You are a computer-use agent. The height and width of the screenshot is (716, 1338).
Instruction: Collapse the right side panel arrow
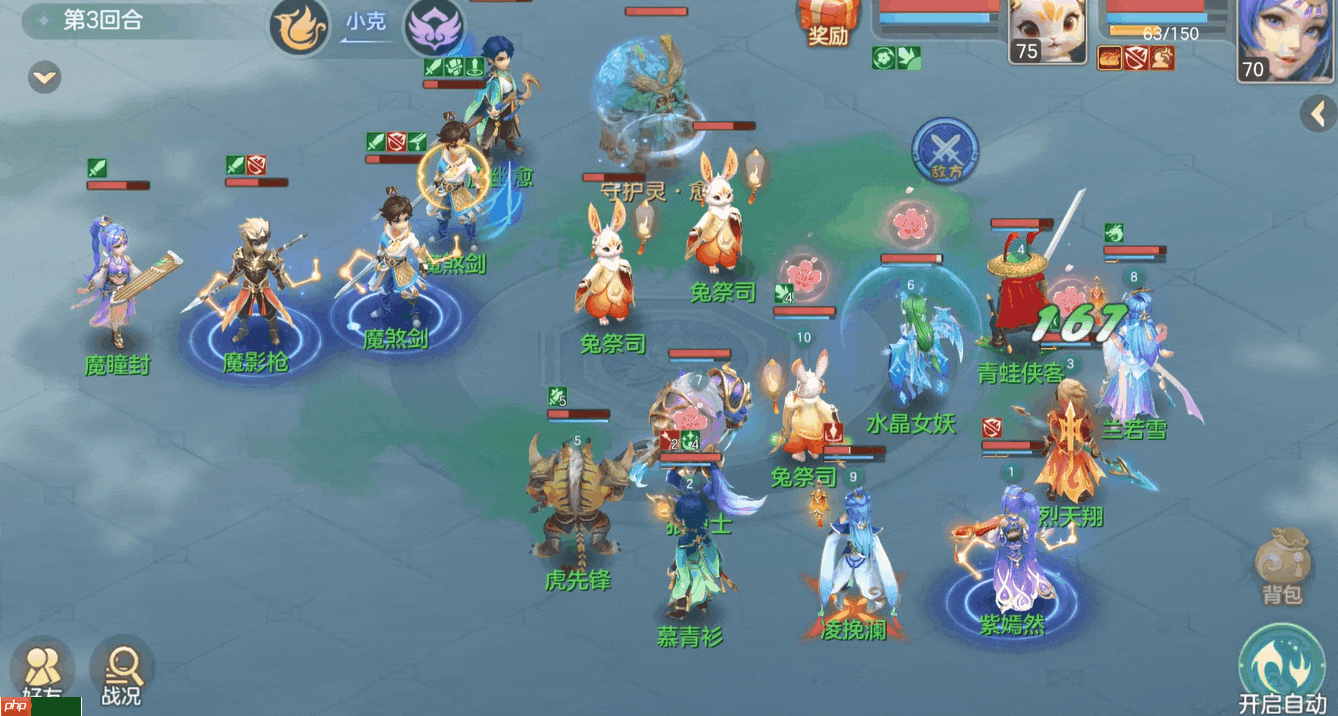point(1317,114)
